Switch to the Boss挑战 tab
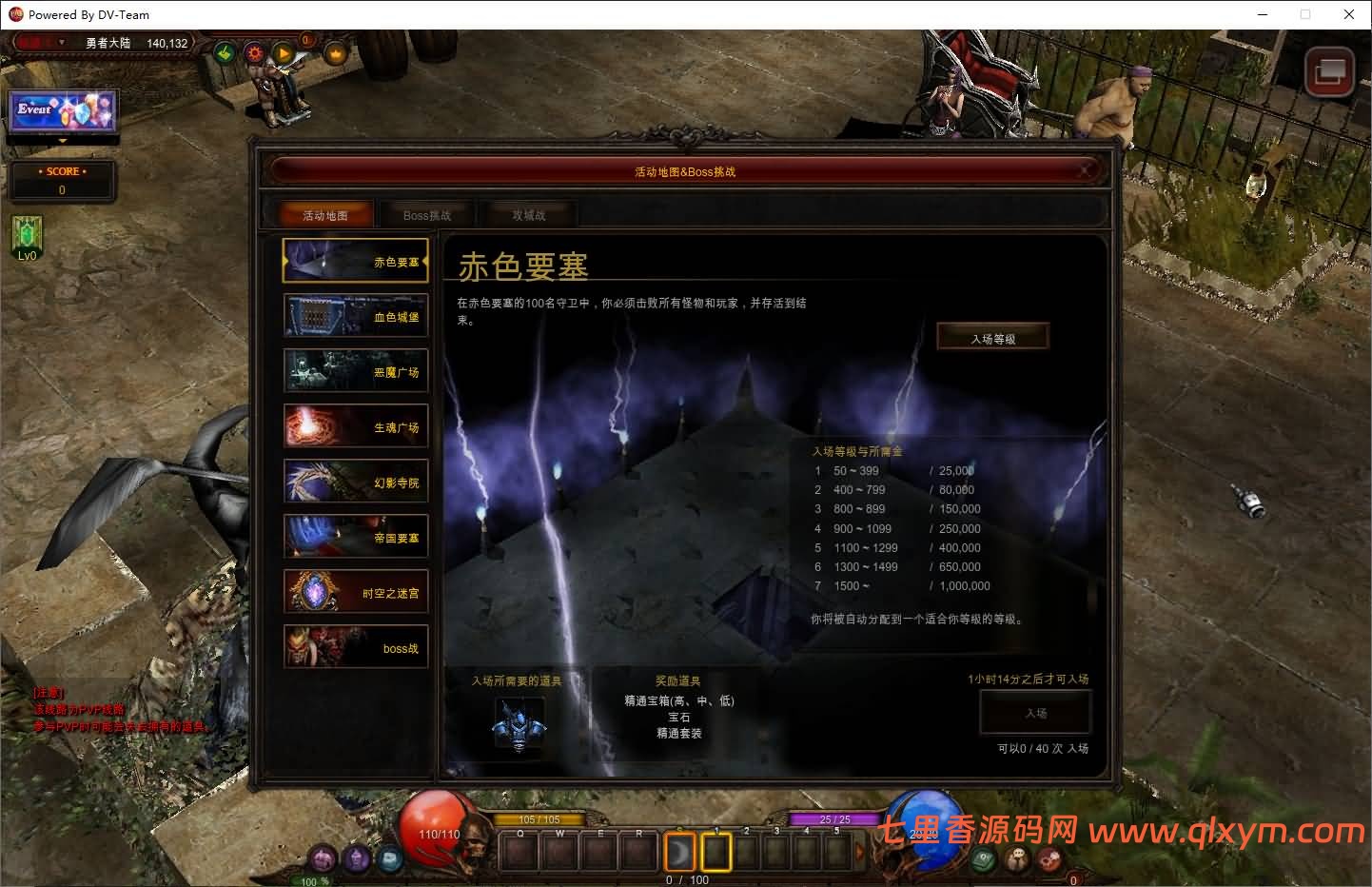The height and width of the screenshot is (887, 1372). pyautogui.click(x=427, y=214)
